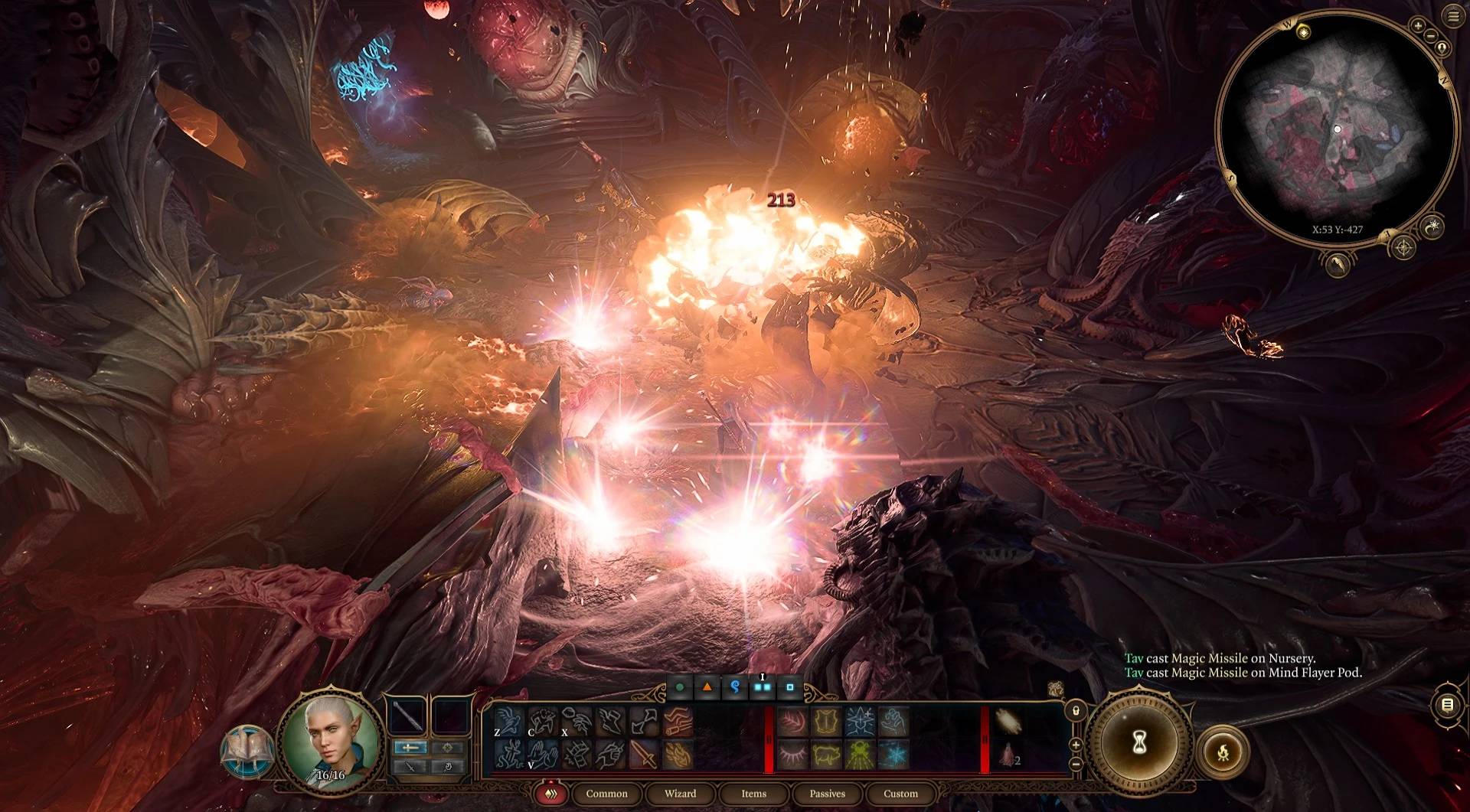Image resolution: width=1470 pixels, height=812 pixels.
Task: Use the scroll item in hotbar
Action: tap(1008, 721)
